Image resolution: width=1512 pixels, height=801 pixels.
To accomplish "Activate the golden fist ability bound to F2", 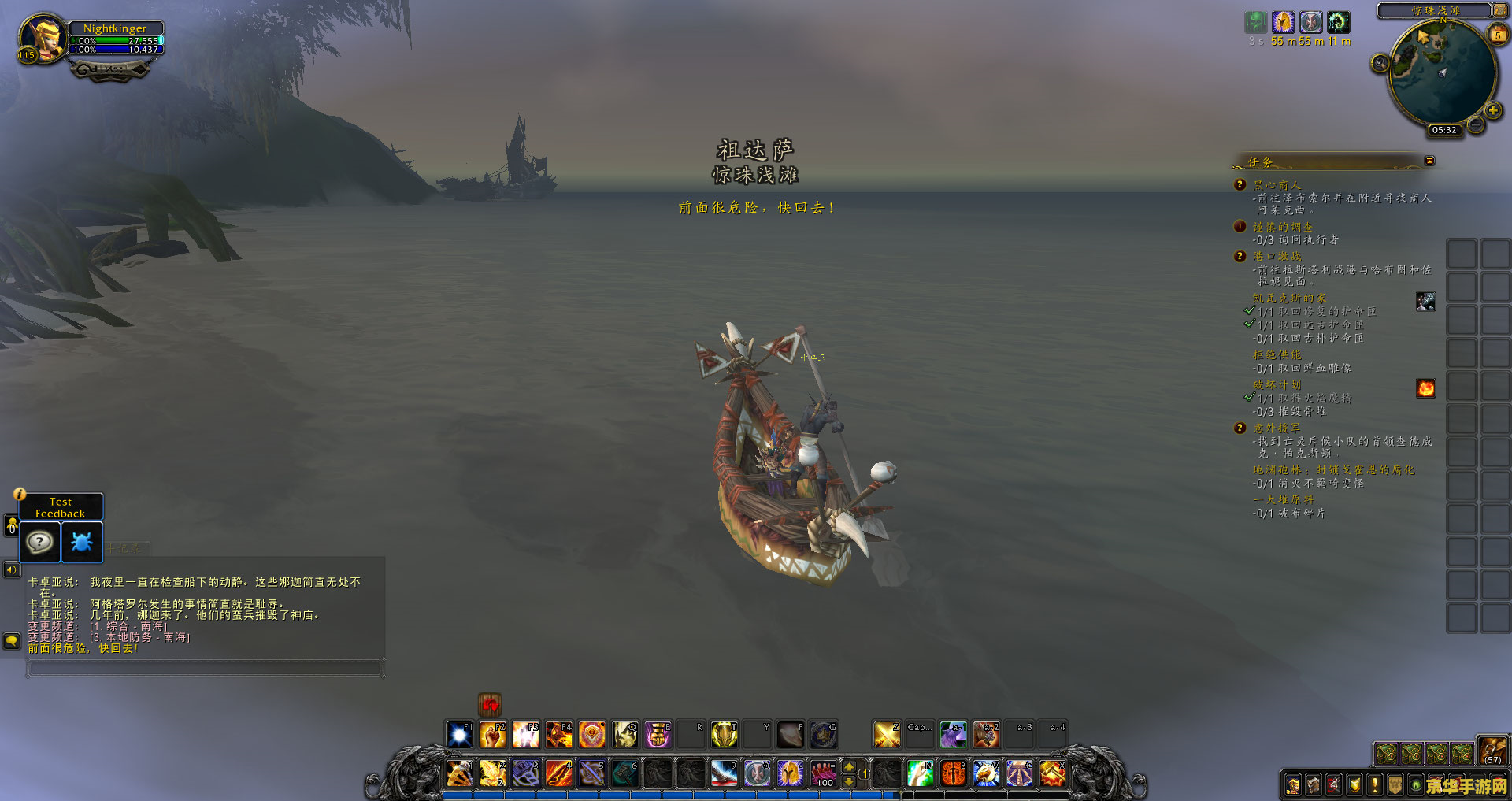I will [493, 735].
